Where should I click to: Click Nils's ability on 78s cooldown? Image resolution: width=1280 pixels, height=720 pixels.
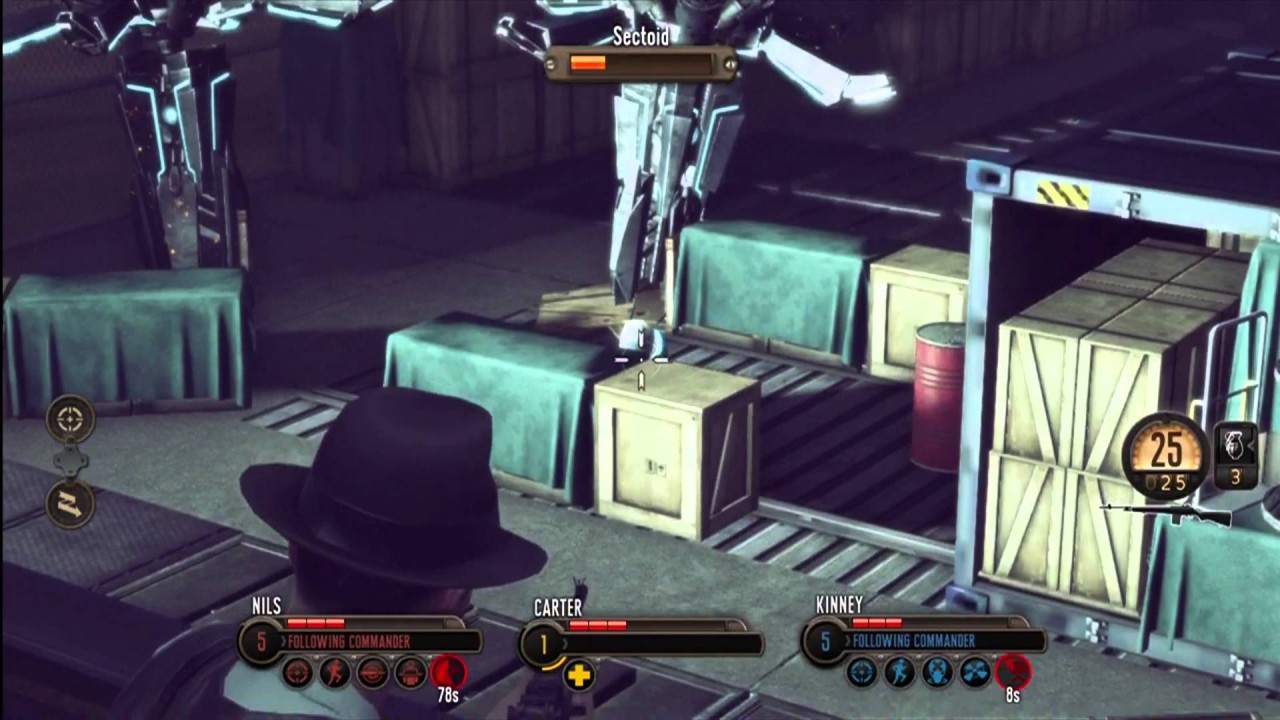pos(447,672)
